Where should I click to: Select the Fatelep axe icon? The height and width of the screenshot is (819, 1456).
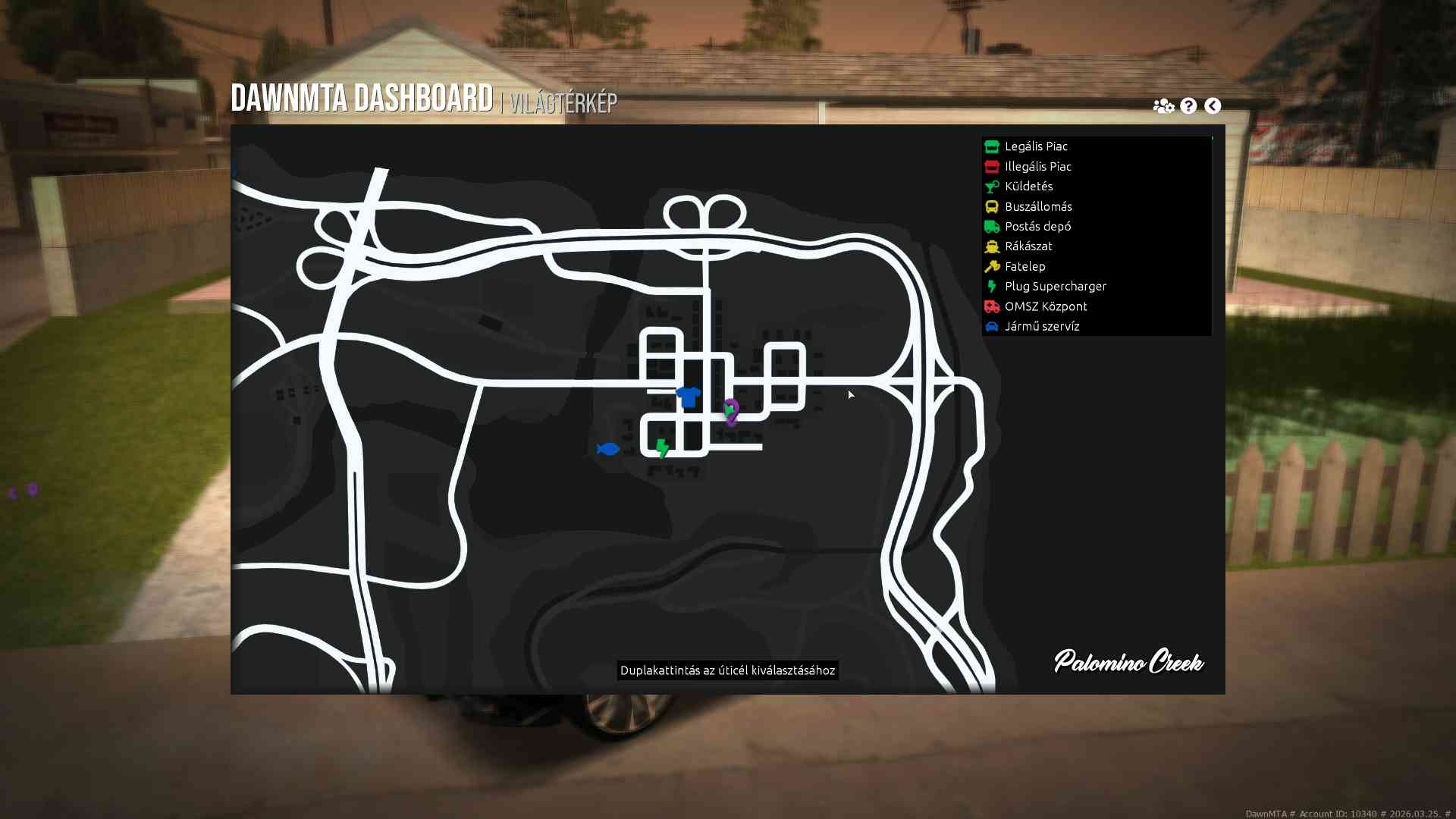(x=992, y=266)
